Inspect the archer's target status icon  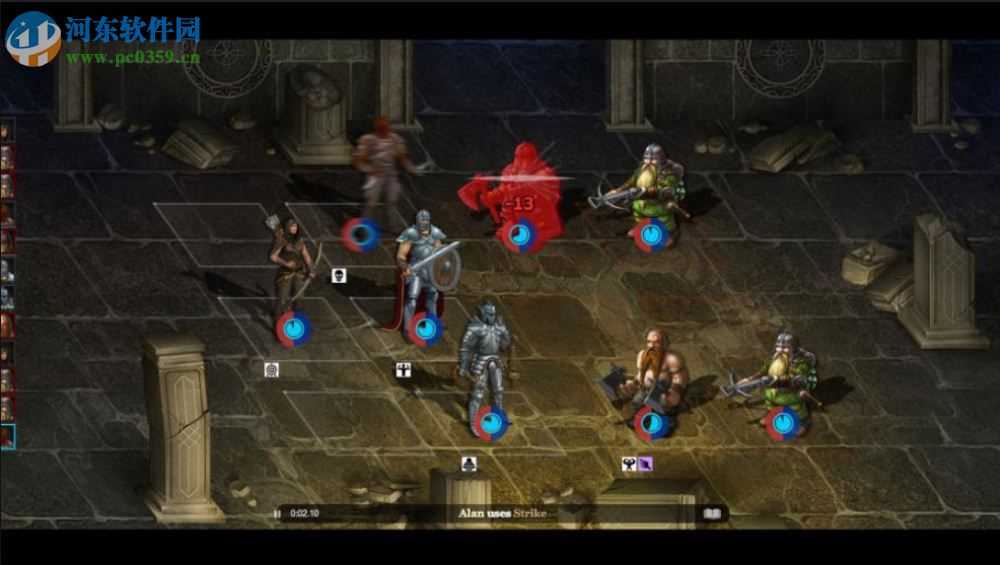coord(271,370)
